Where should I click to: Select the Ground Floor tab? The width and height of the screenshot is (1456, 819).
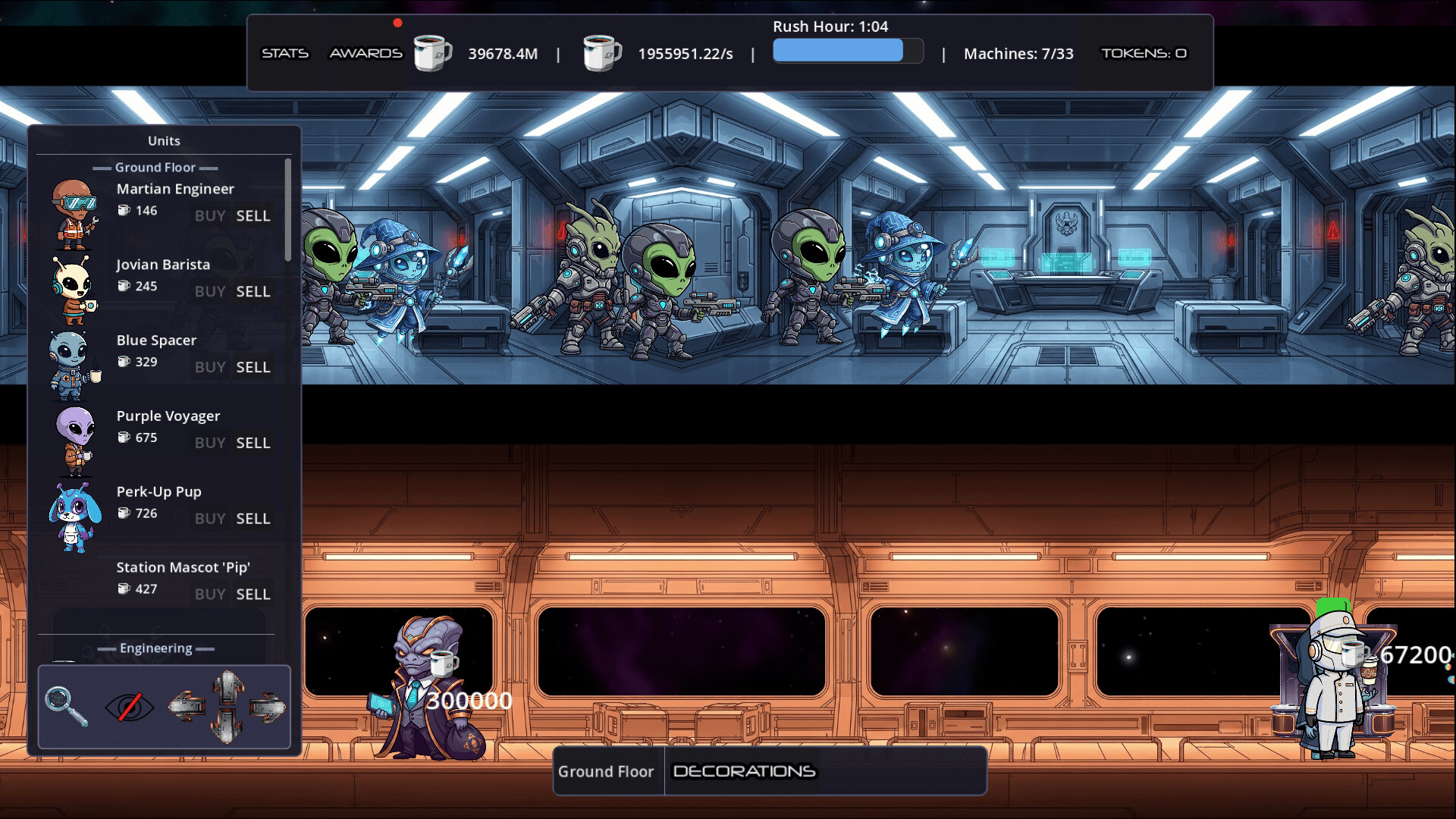(x=607, y=770)
